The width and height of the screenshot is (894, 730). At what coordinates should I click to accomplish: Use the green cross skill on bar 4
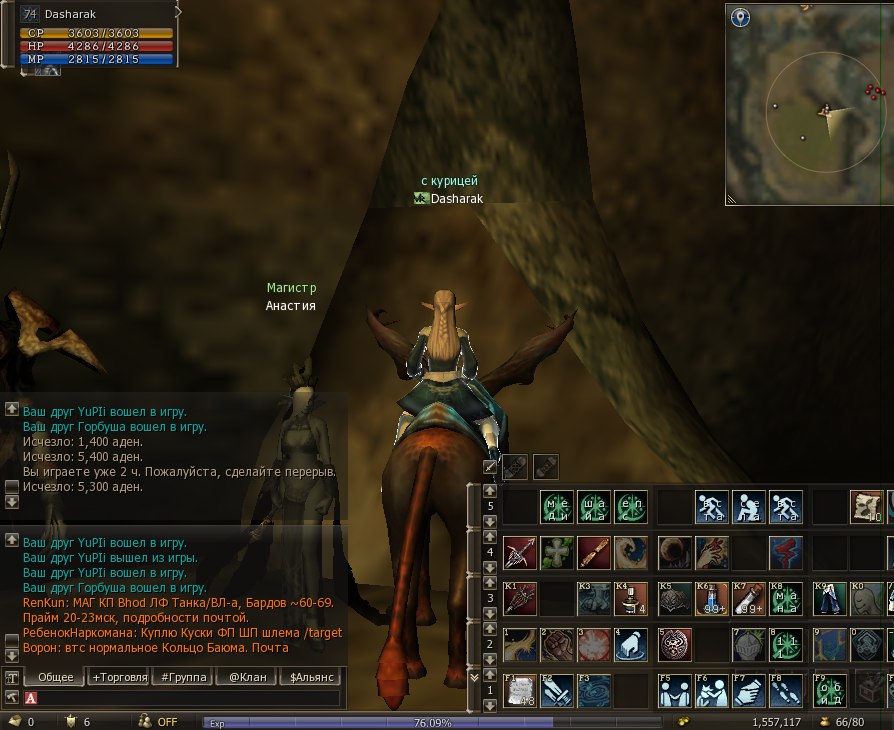point(557,552)
